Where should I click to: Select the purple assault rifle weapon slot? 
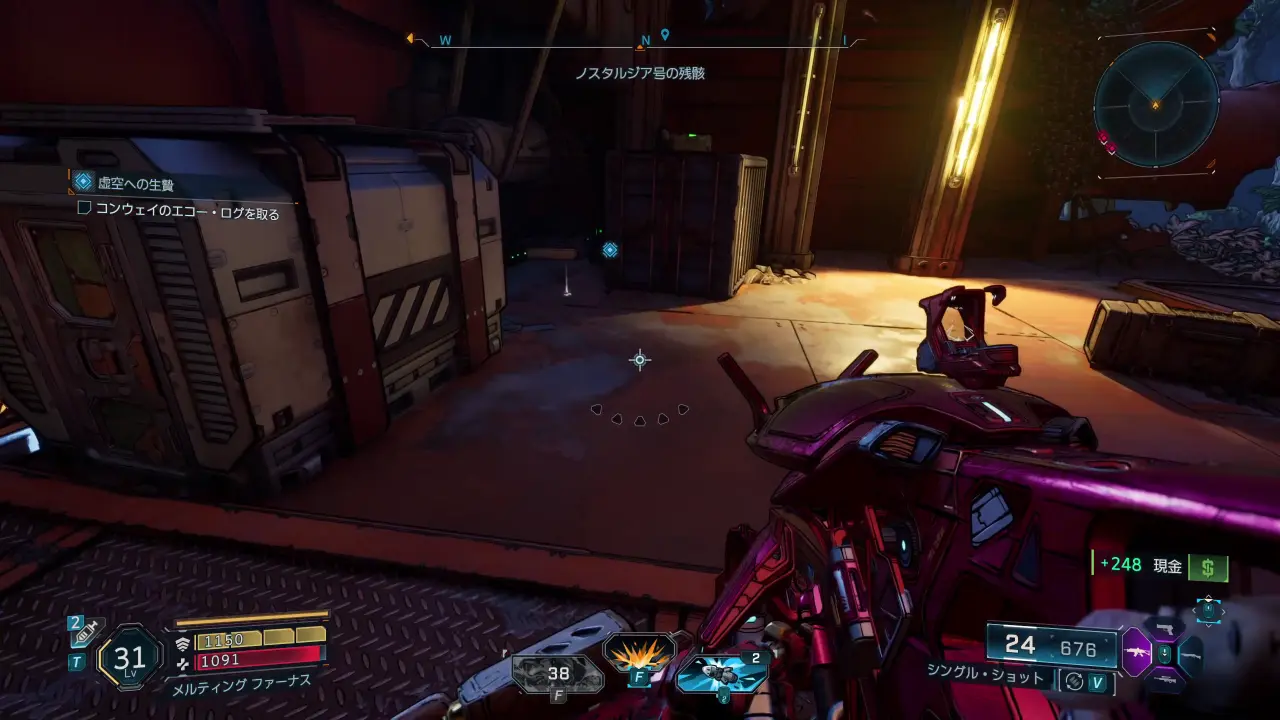1136,651
